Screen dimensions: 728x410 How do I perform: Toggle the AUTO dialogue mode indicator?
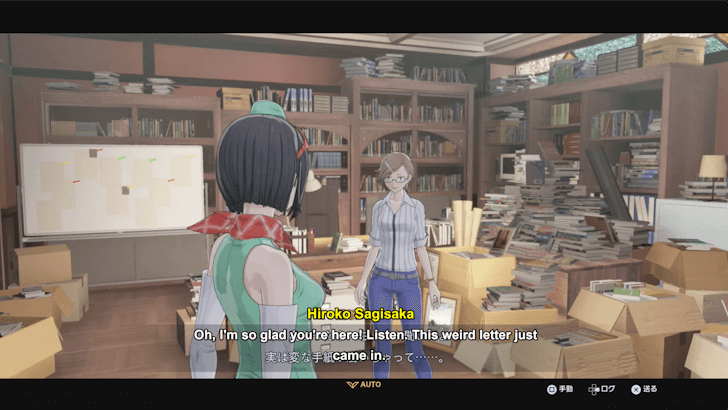(x=363, y=384)
